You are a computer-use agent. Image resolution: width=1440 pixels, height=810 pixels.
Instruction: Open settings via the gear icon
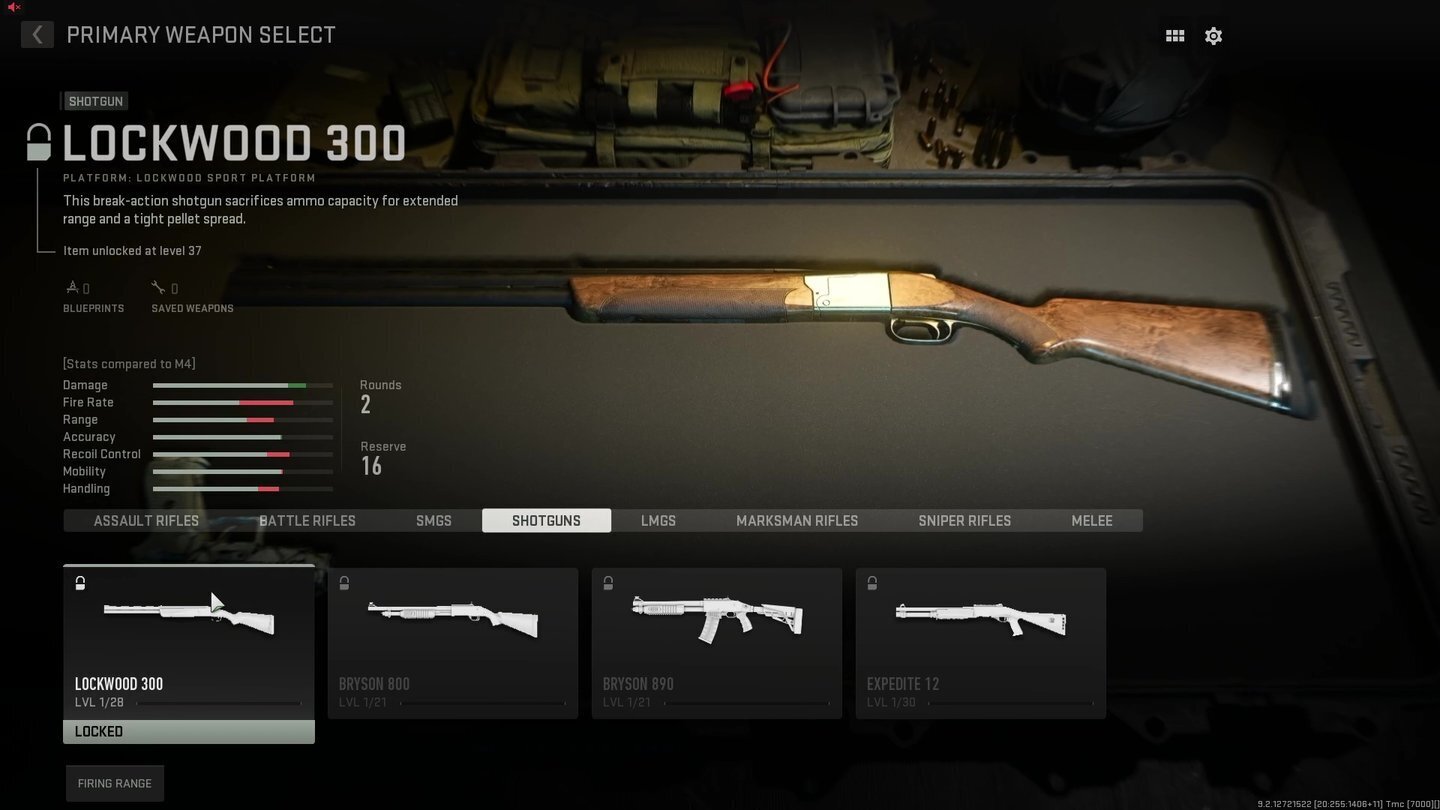coord(1213,36)
